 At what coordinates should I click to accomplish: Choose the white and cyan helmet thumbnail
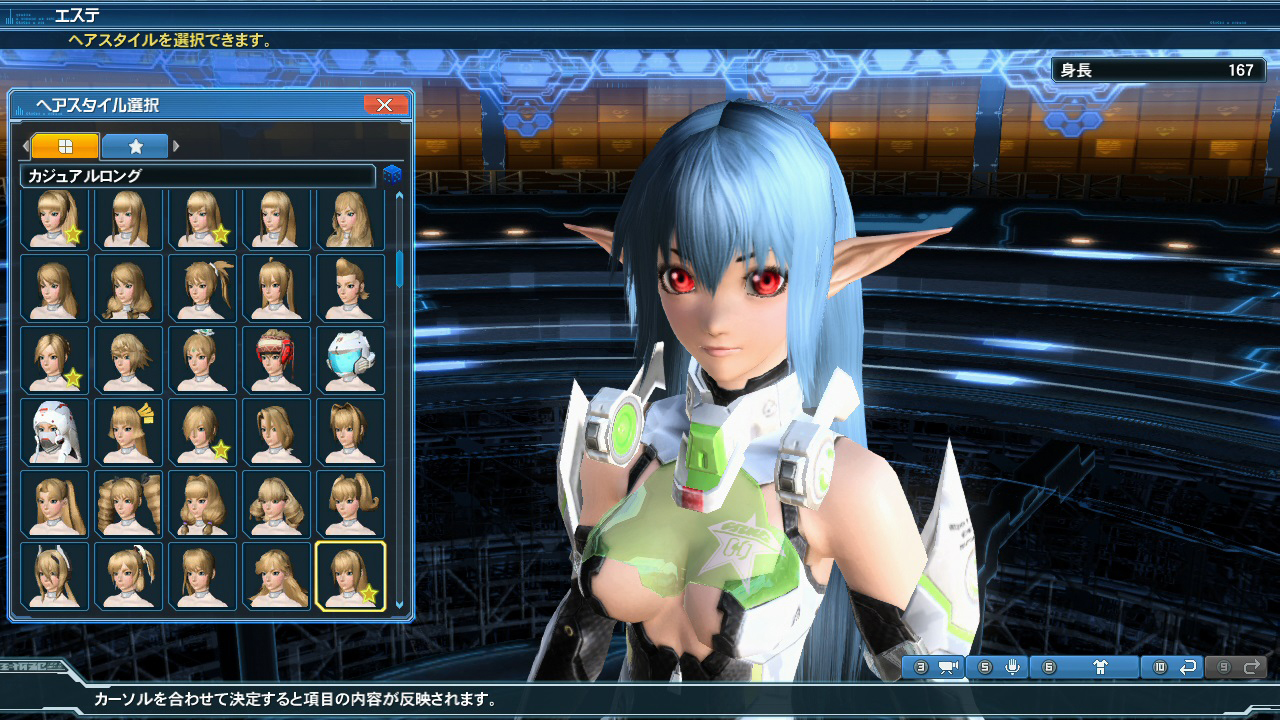pos(350,359)
